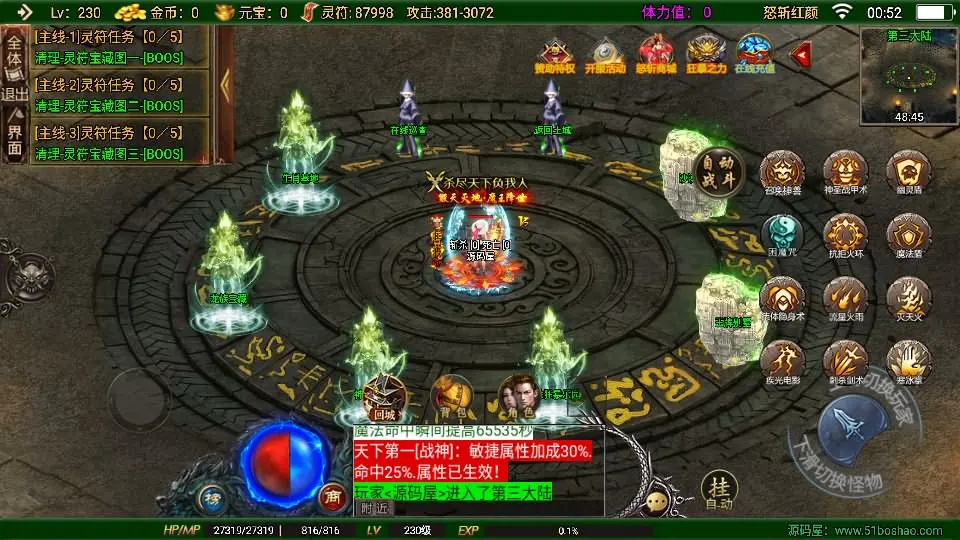Use the 幽灵盾 shield skill
960x540 pixels.
pos(909,174)
